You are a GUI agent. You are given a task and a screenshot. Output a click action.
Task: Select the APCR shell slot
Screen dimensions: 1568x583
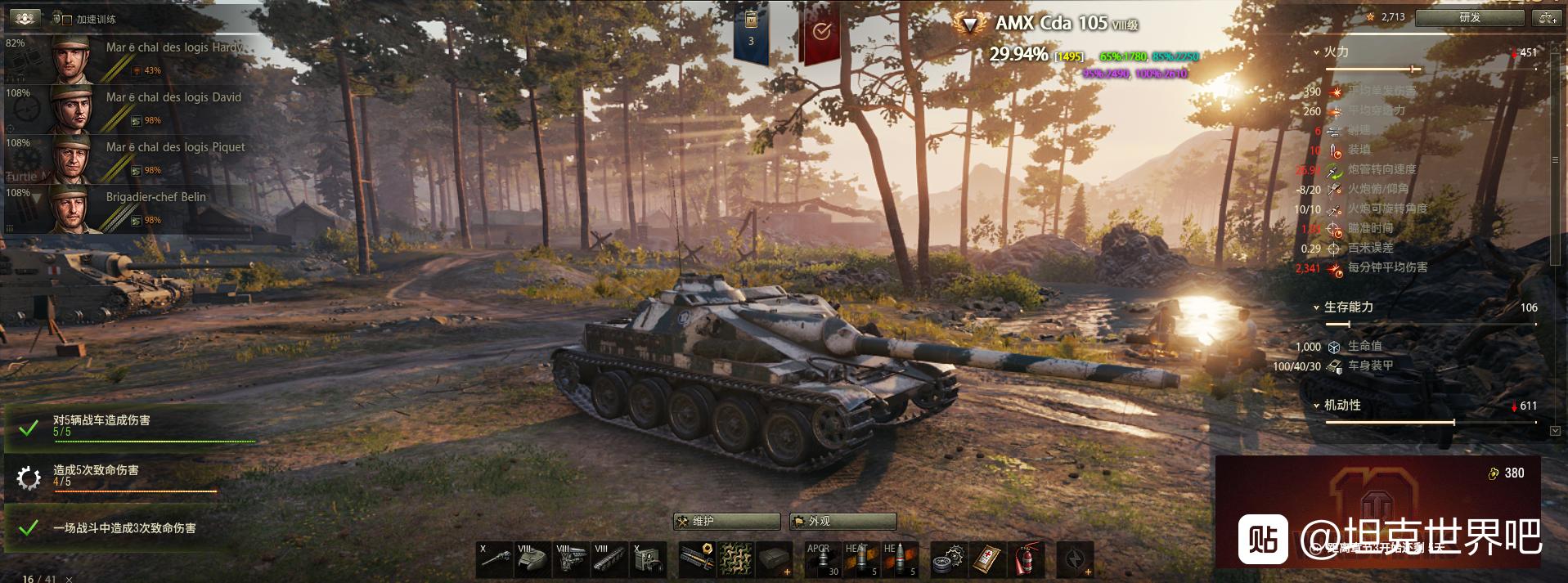tap(822, 560)
